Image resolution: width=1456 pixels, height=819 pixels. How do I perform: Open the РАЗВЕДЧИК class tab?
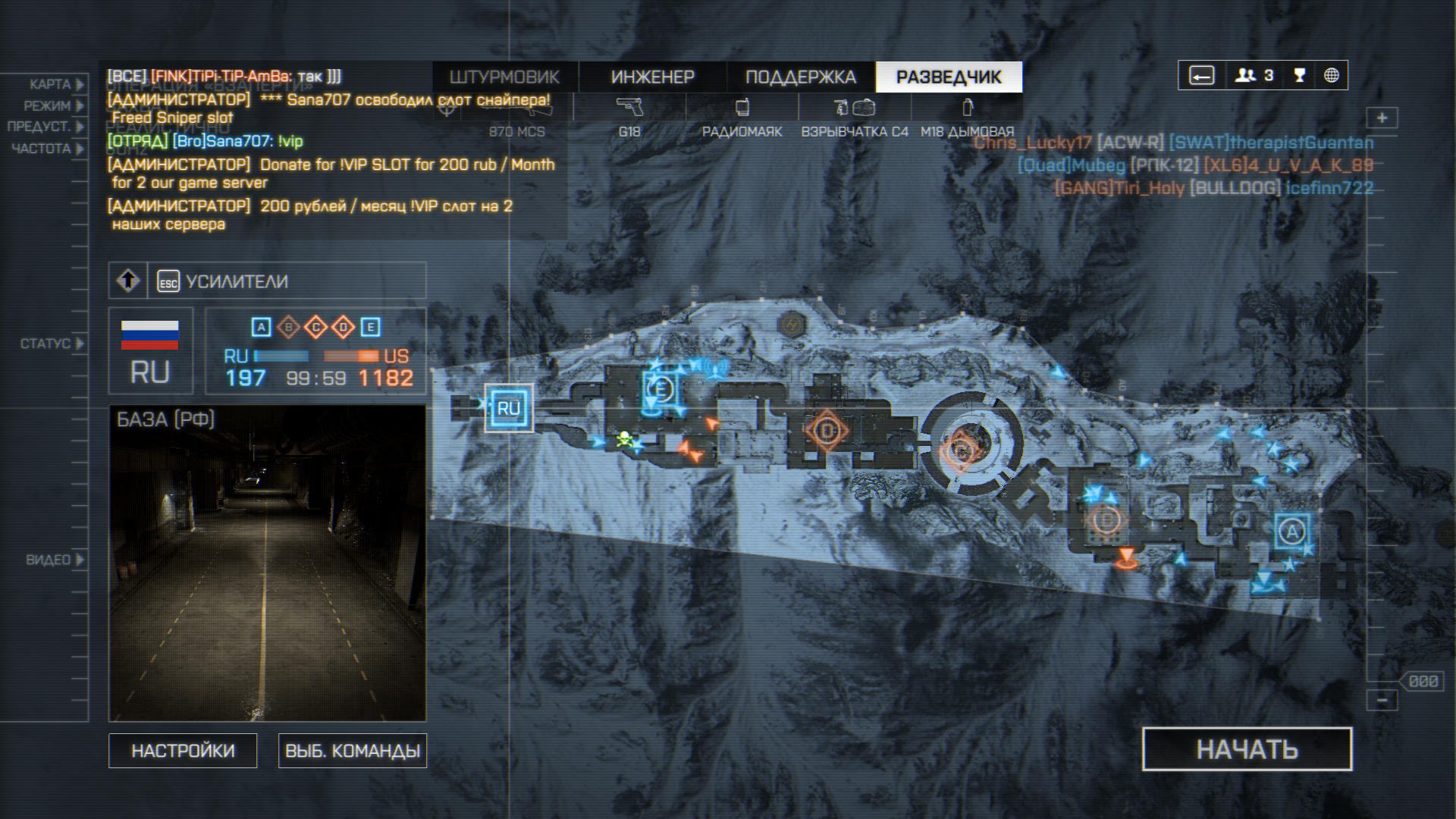click(949, 77)
